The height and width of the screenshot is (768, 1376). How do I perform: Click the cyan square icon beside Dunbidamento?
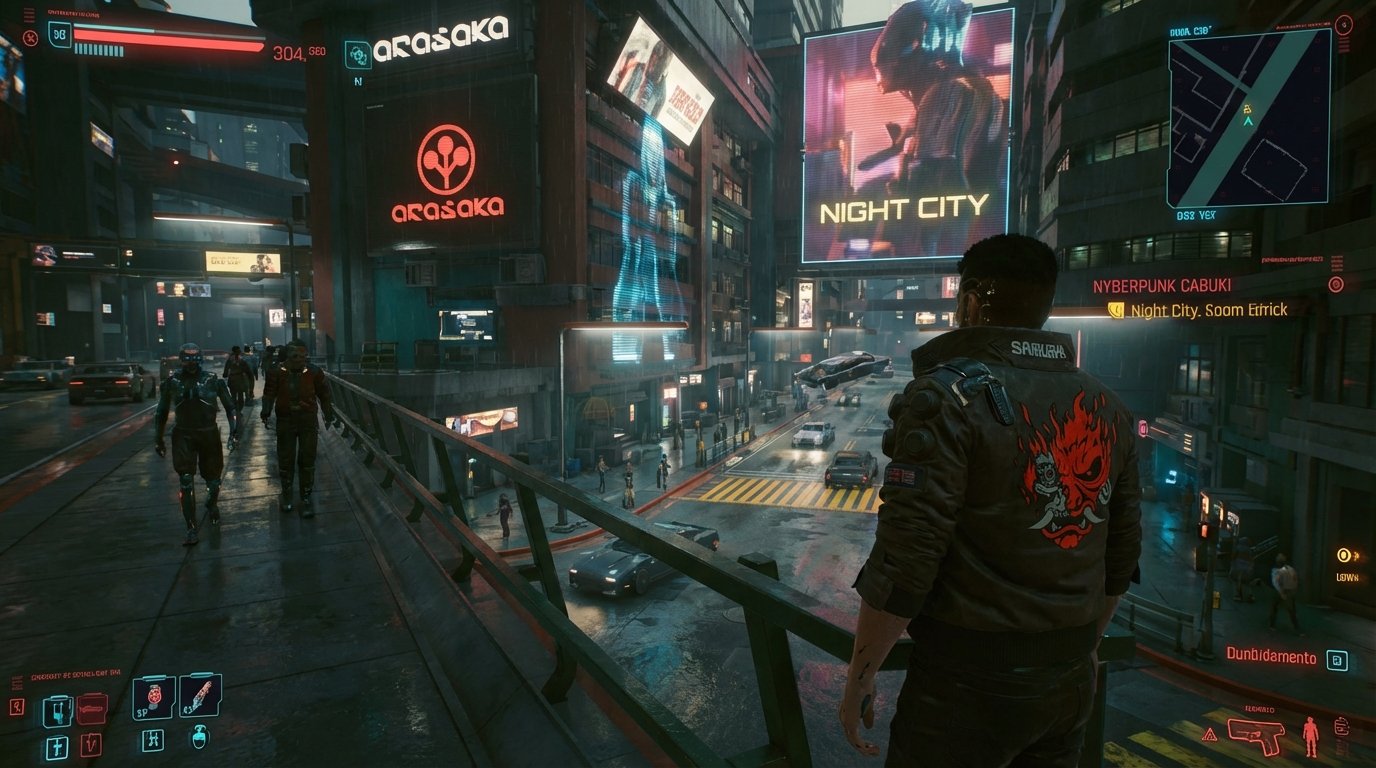(x=1337, y=660)
